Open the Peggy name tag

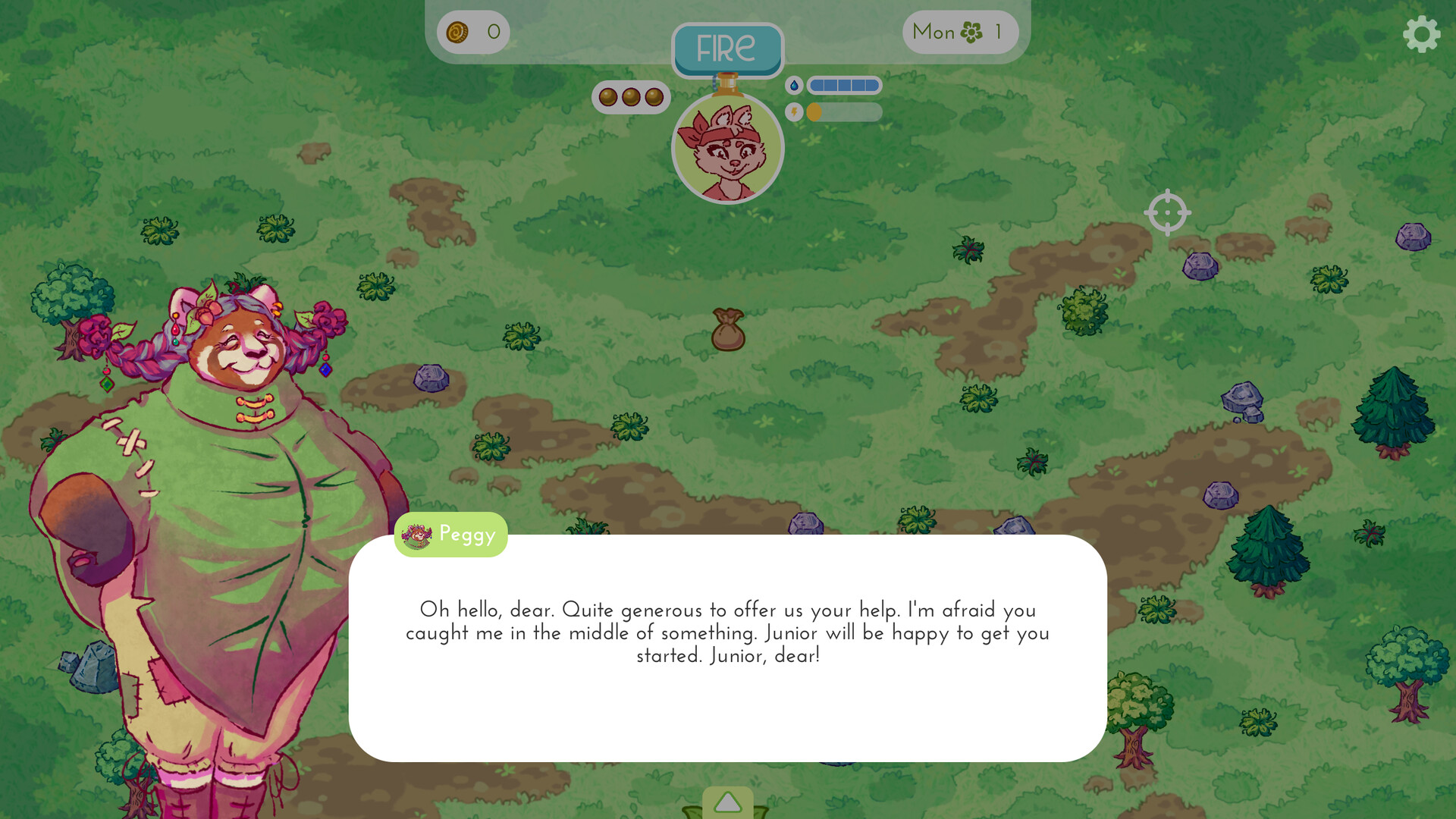tap(450, 534)
